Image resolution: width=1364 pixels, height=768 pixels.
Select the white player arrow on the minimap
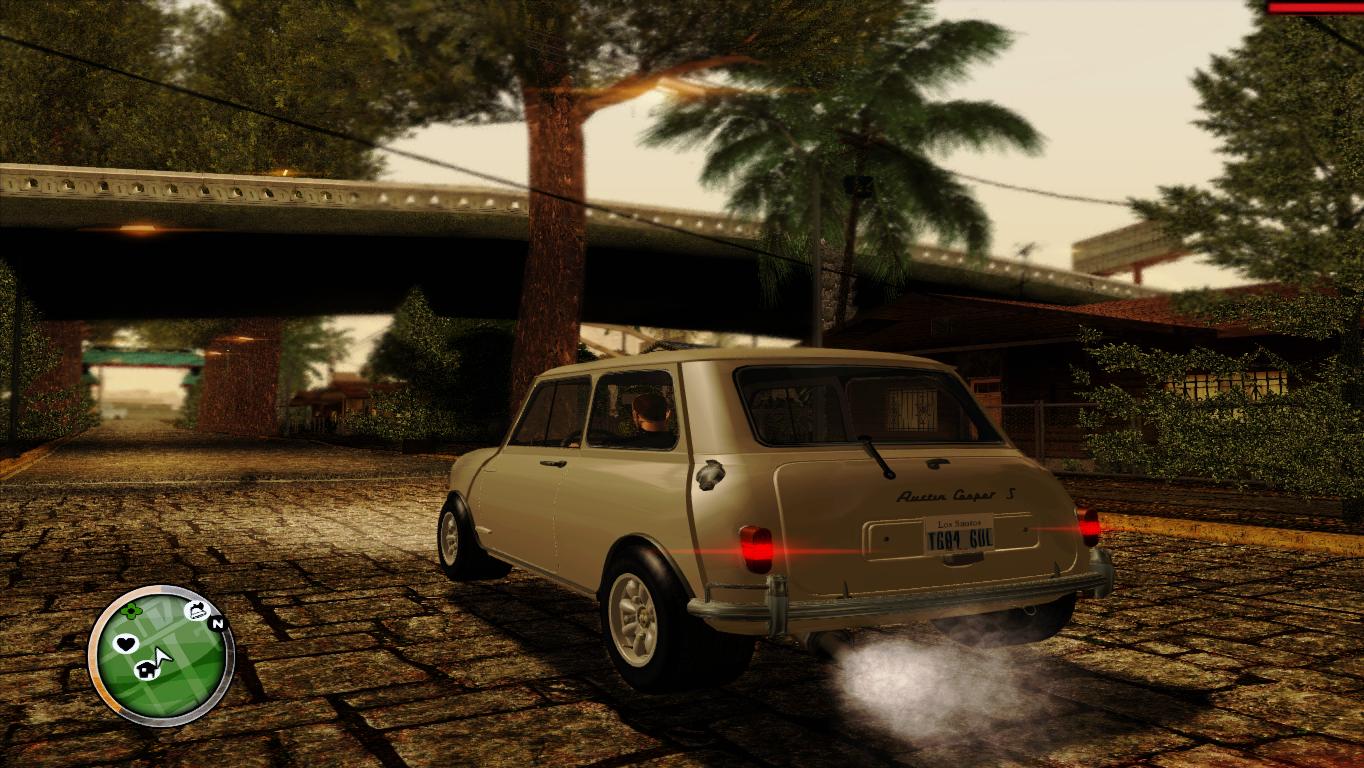(x=162, y=656)
